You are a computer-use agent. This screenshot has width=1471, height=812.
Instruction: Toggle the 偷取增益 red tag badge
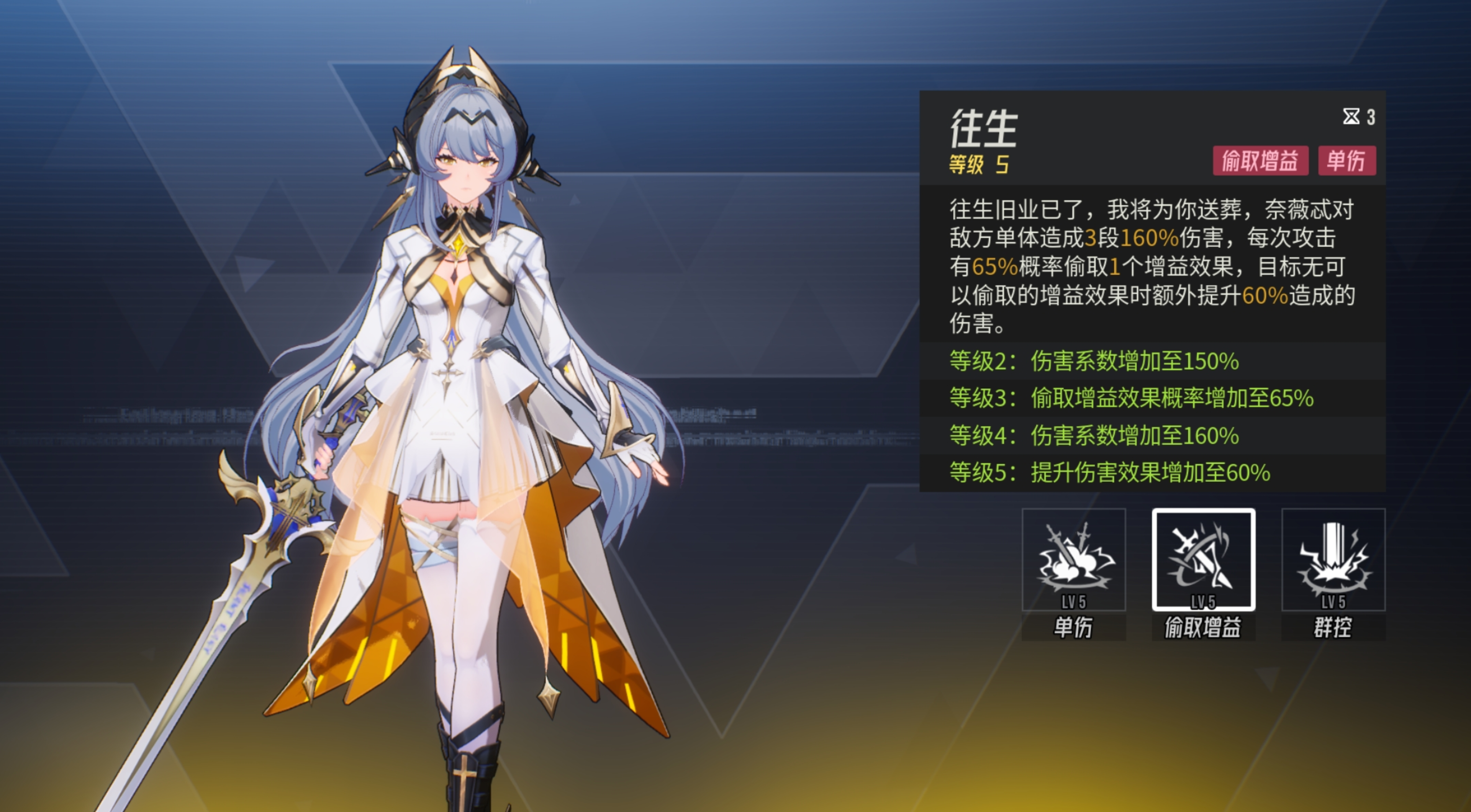tap(1261, 162)
